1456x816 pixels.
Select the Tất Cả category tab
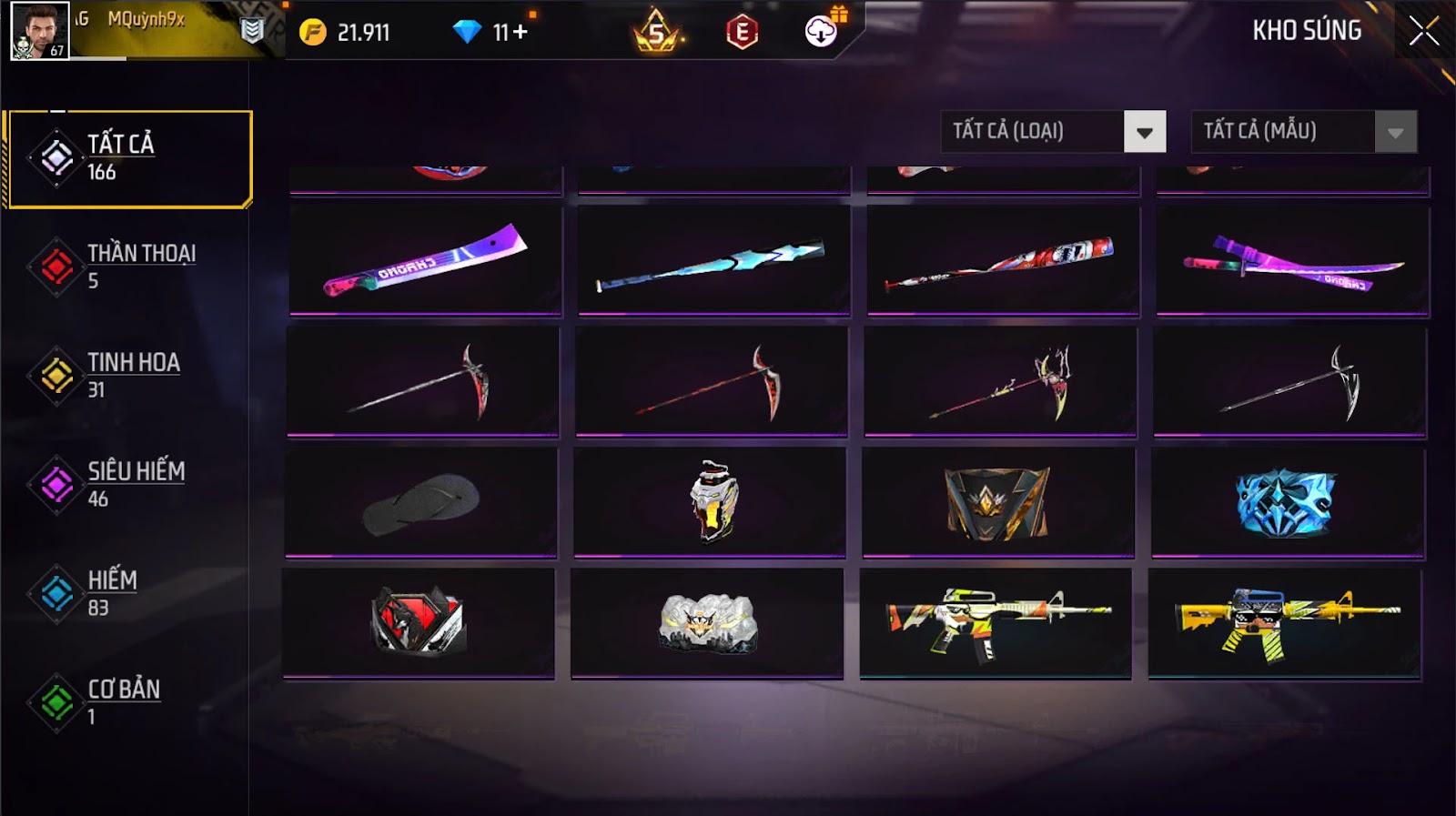click(129, 158)
